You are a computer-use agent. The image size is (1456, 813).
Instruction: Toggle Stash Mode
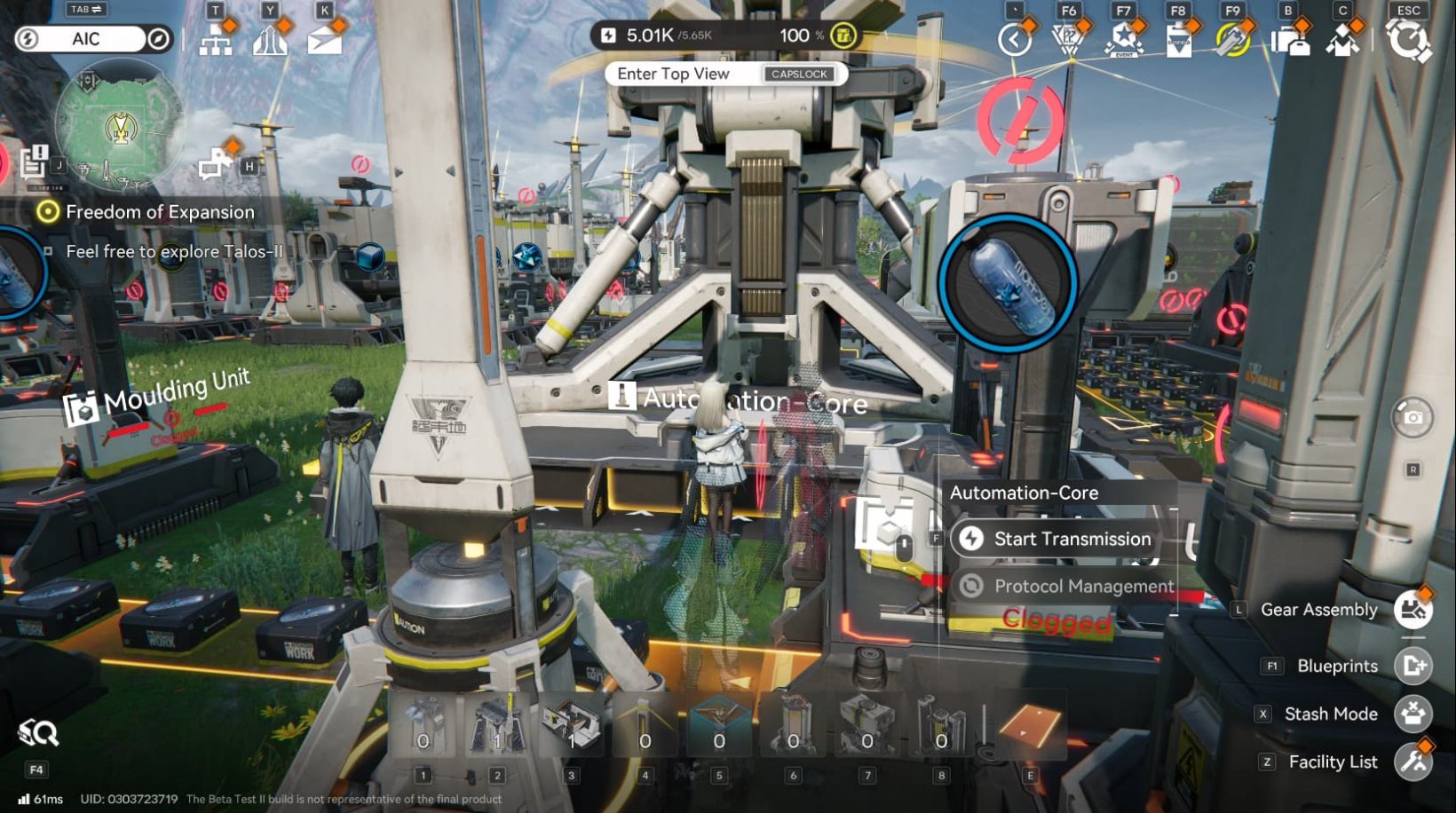(x=1411, y=714)
